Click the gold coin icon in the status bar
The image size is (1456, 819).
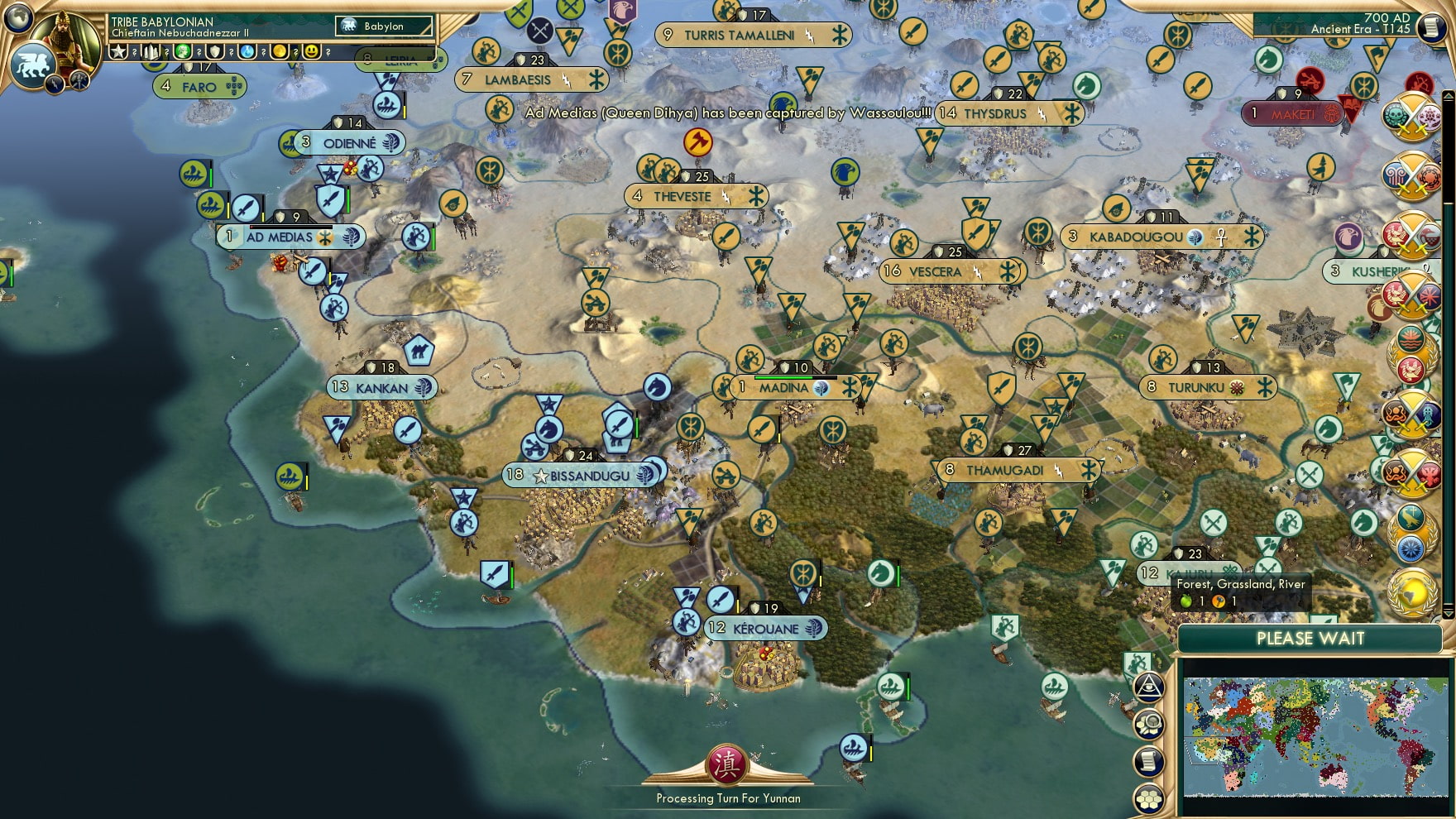279,51
